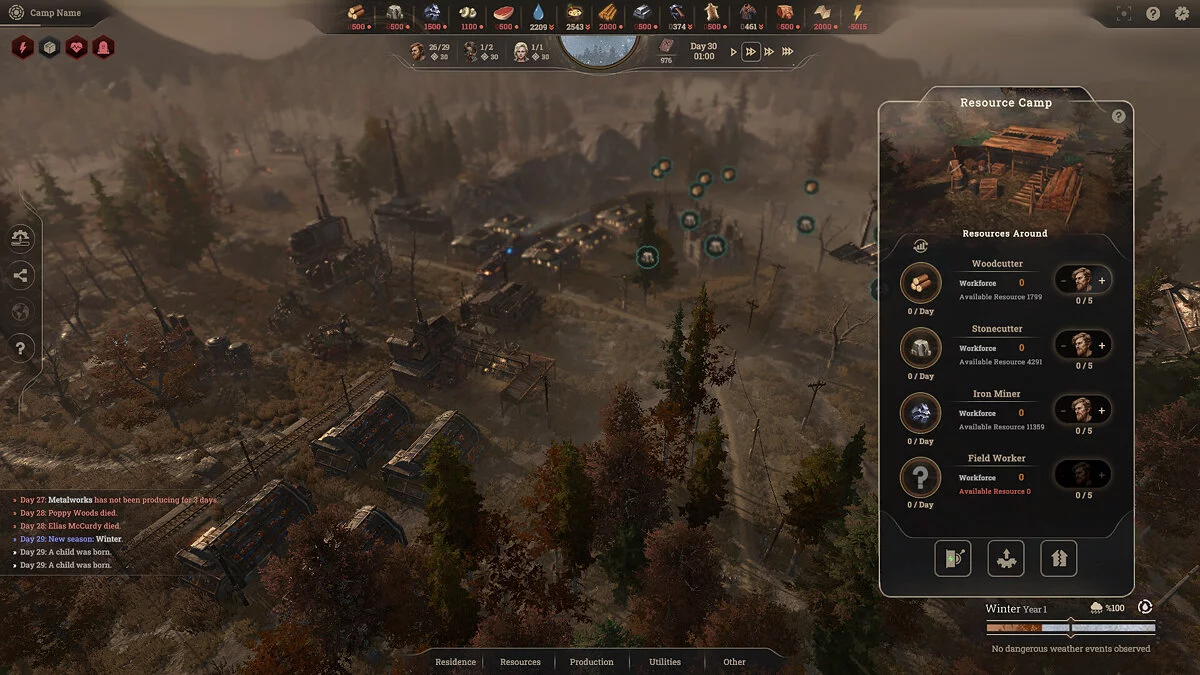
Task: Open the game settings gear
Action: point(1182,14)
